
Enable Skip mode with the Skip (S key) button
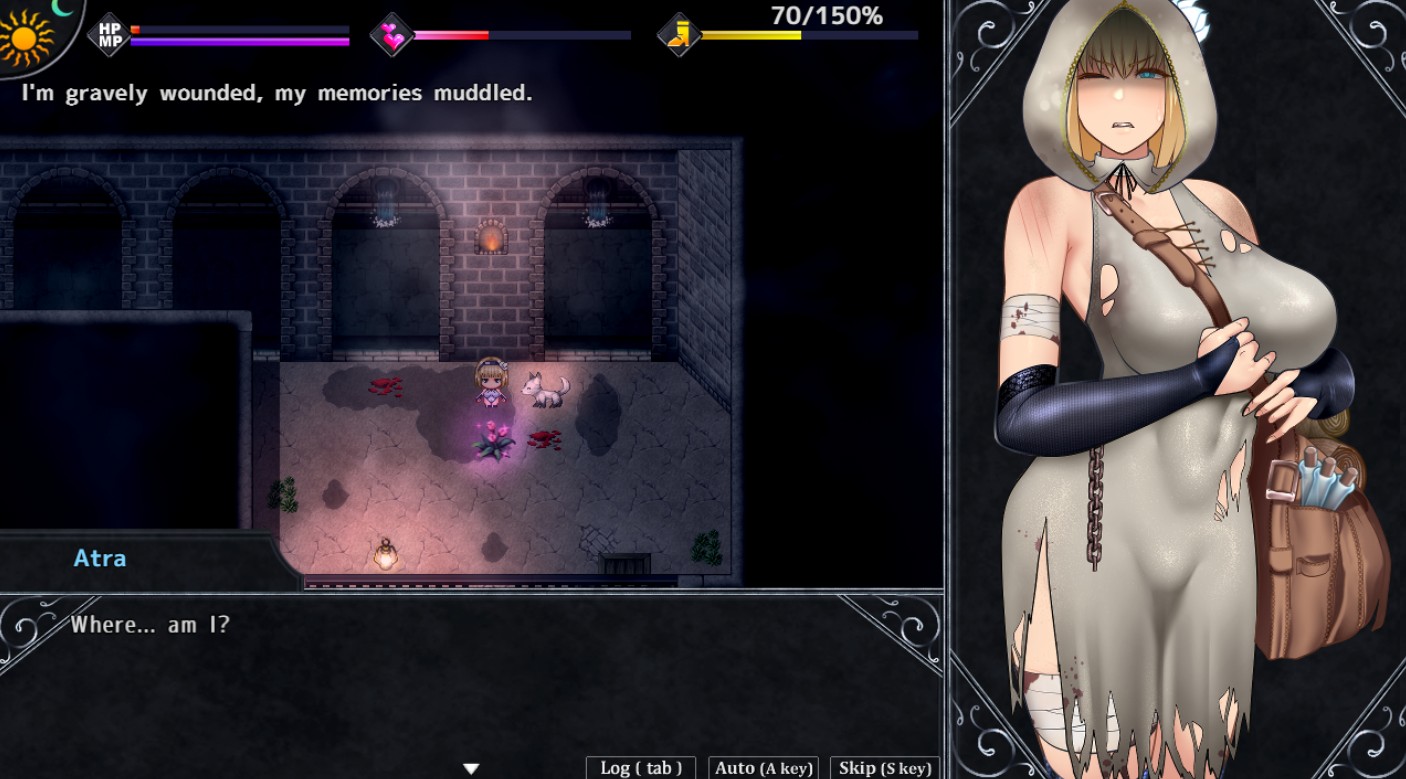pyautogui.click(x=883, y=767)
